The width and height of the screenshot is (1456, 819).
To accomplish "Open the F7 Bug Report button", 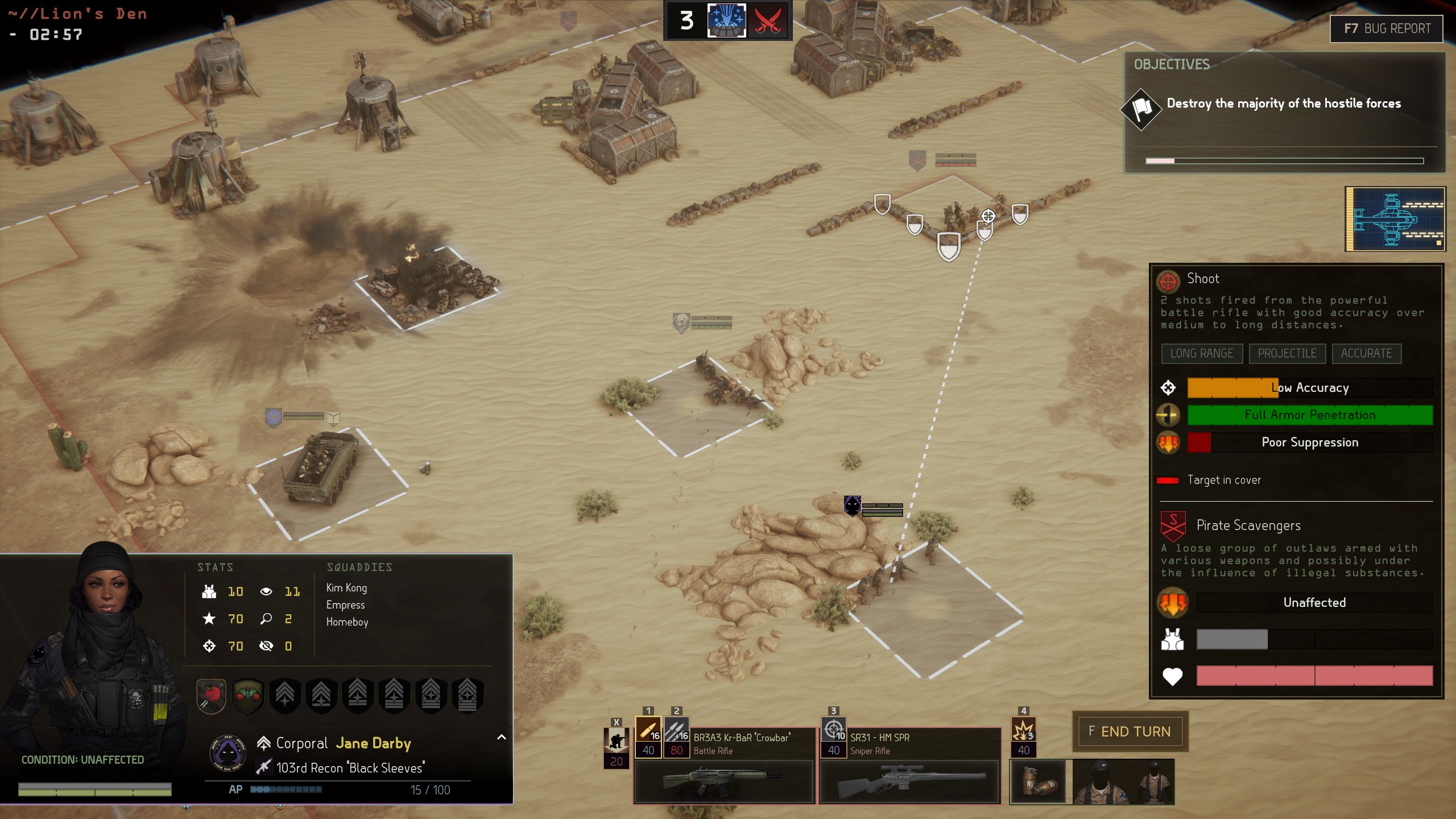I will [x=1387, y=29].
